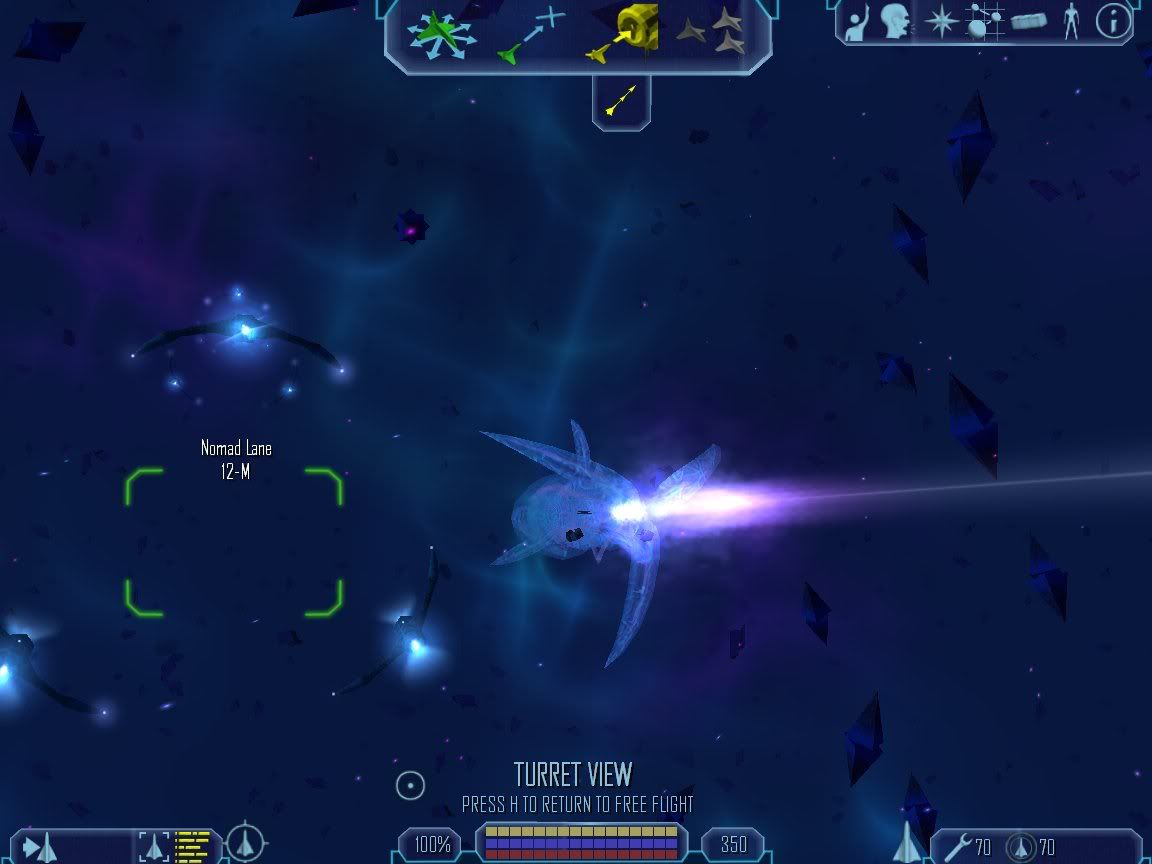
Task: Open the bracketed ship target status icon
Action: pos(155,846)
